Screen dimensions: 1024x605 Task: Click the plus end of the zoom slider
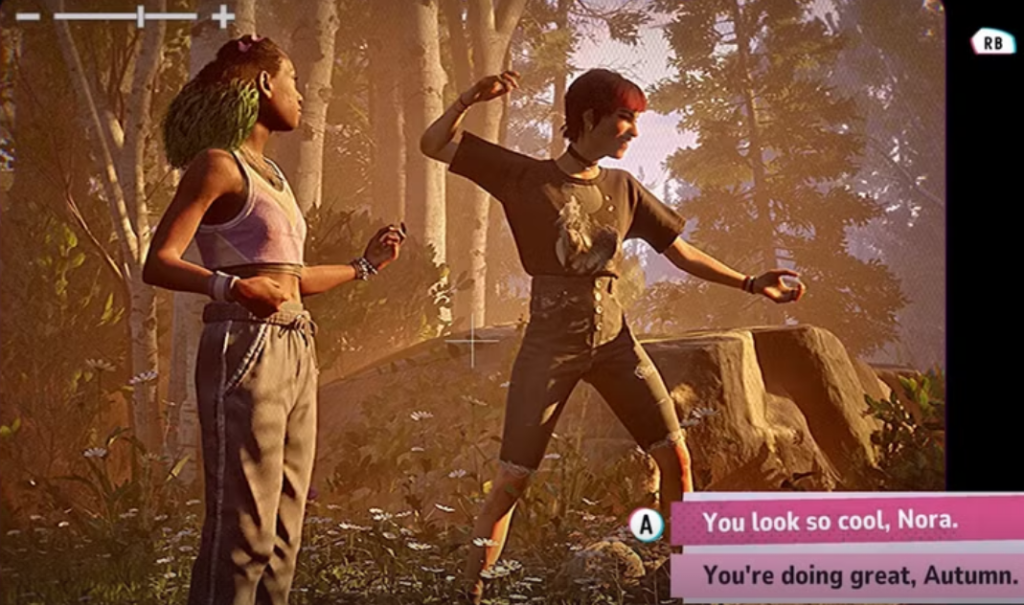pyautogui.click(x=223, y=16)
